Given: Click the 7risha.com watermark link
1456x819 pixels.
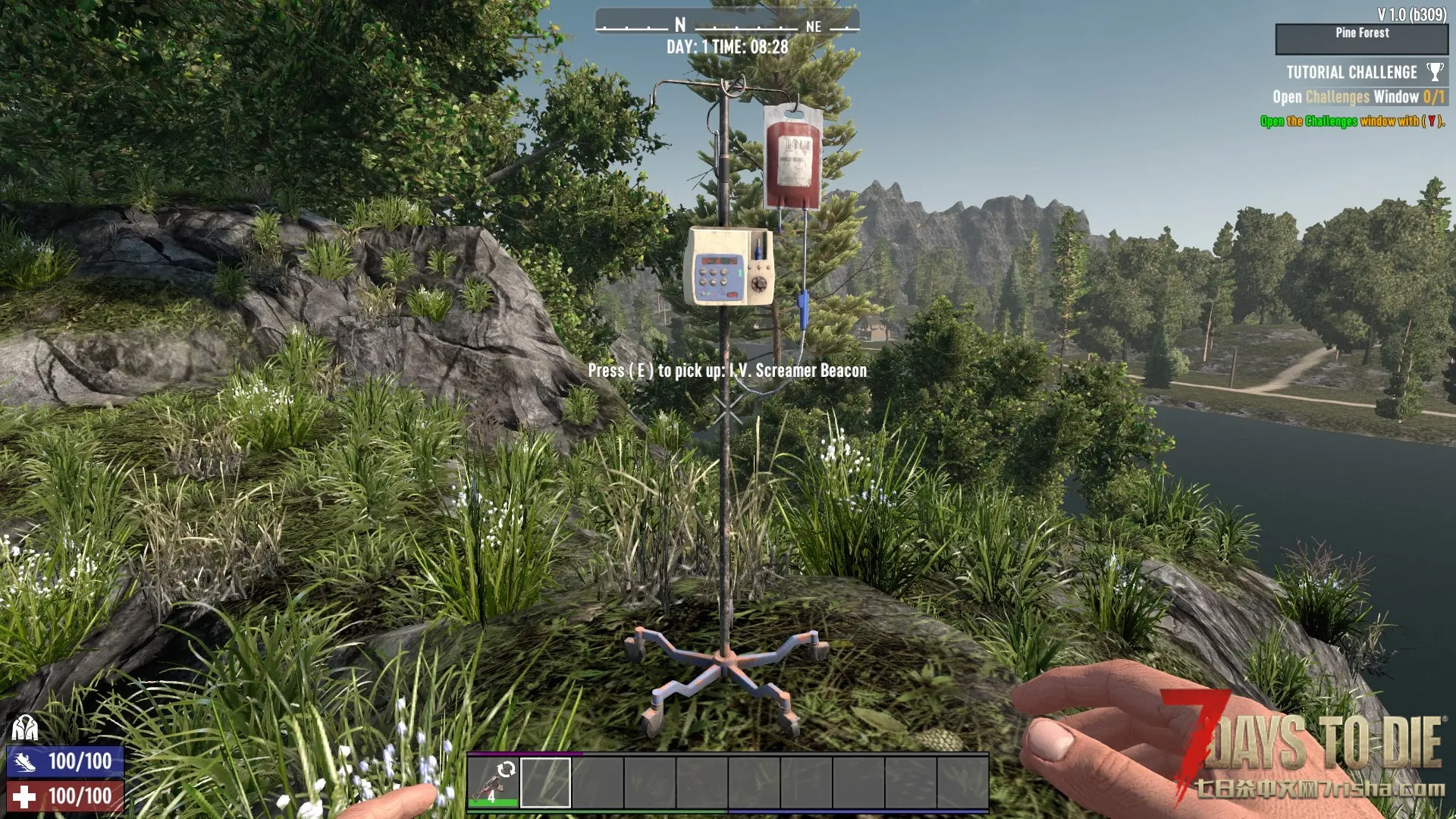Looking at the screenshot, I should coord(1319,789).
